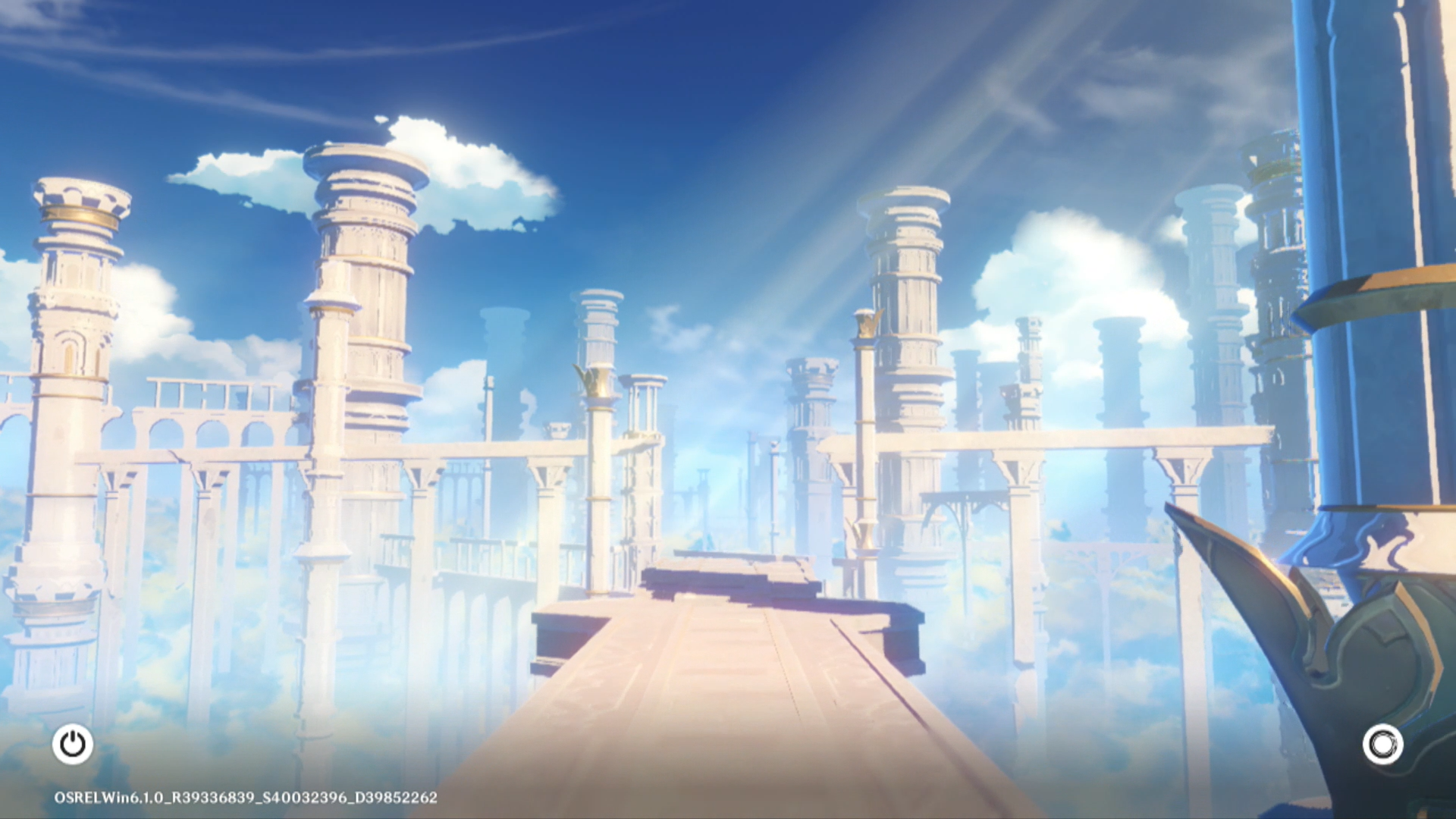Image resolution: width=1456 pixels, height=819 pixels.
Task: Open the circular ring icon button
Action: click(x=1382, y=744)
